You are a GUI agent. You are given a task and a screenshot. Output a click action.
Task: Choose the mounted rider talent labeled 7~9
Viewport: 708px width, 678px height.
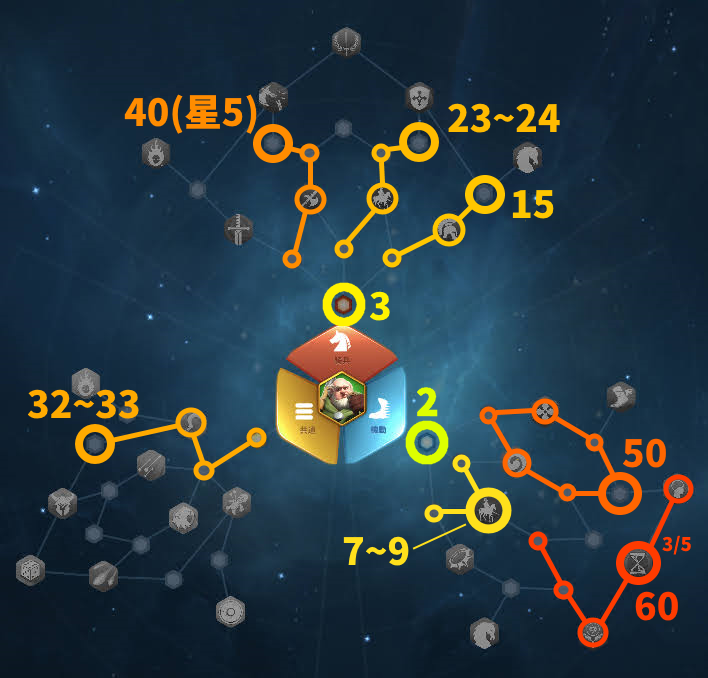[x=488, y=511]
